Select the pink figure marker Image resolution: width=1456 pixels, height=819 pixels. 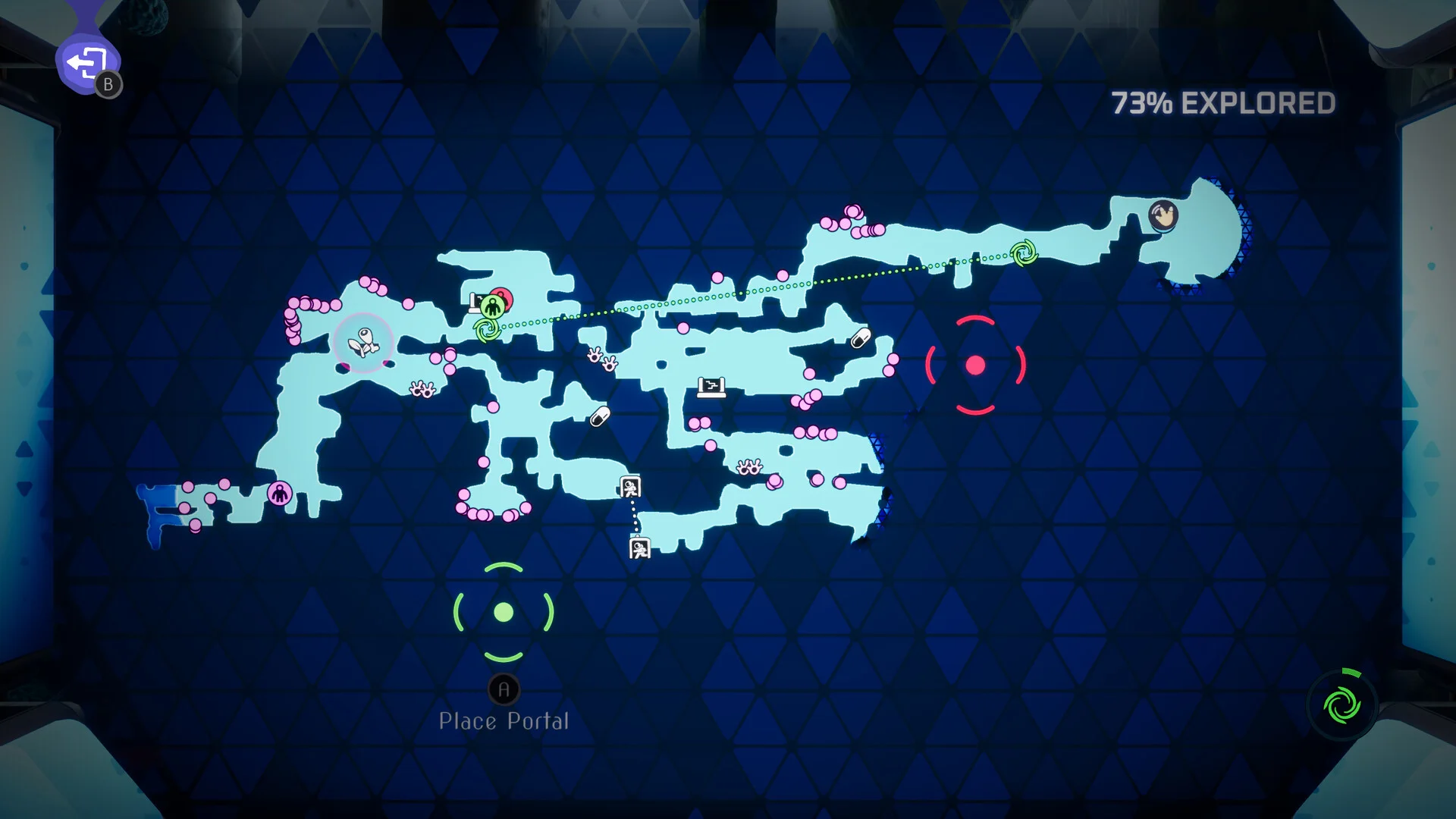coord(280,494)
